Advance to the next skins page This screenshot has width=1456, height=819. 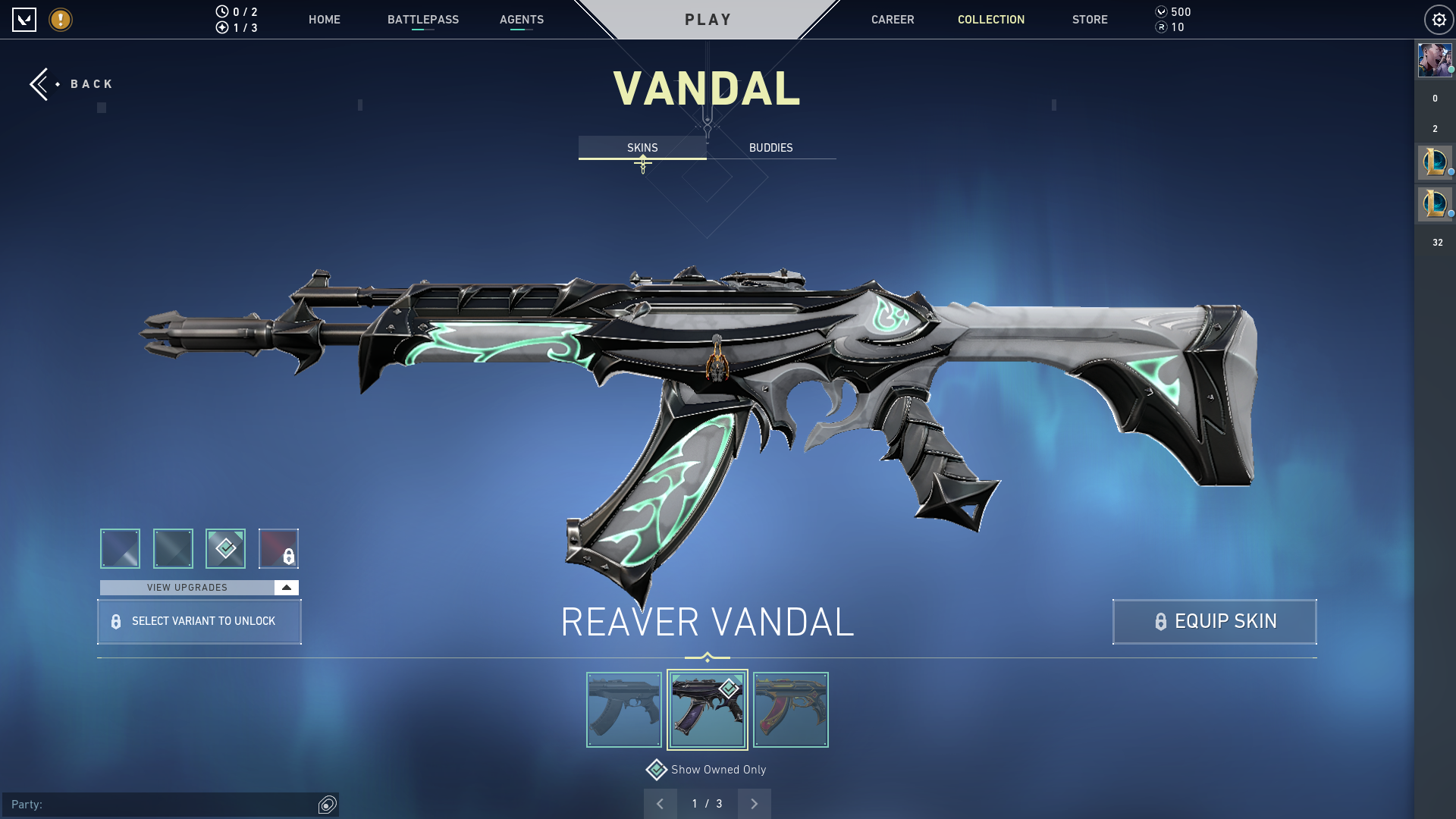(x=754, y=803)
